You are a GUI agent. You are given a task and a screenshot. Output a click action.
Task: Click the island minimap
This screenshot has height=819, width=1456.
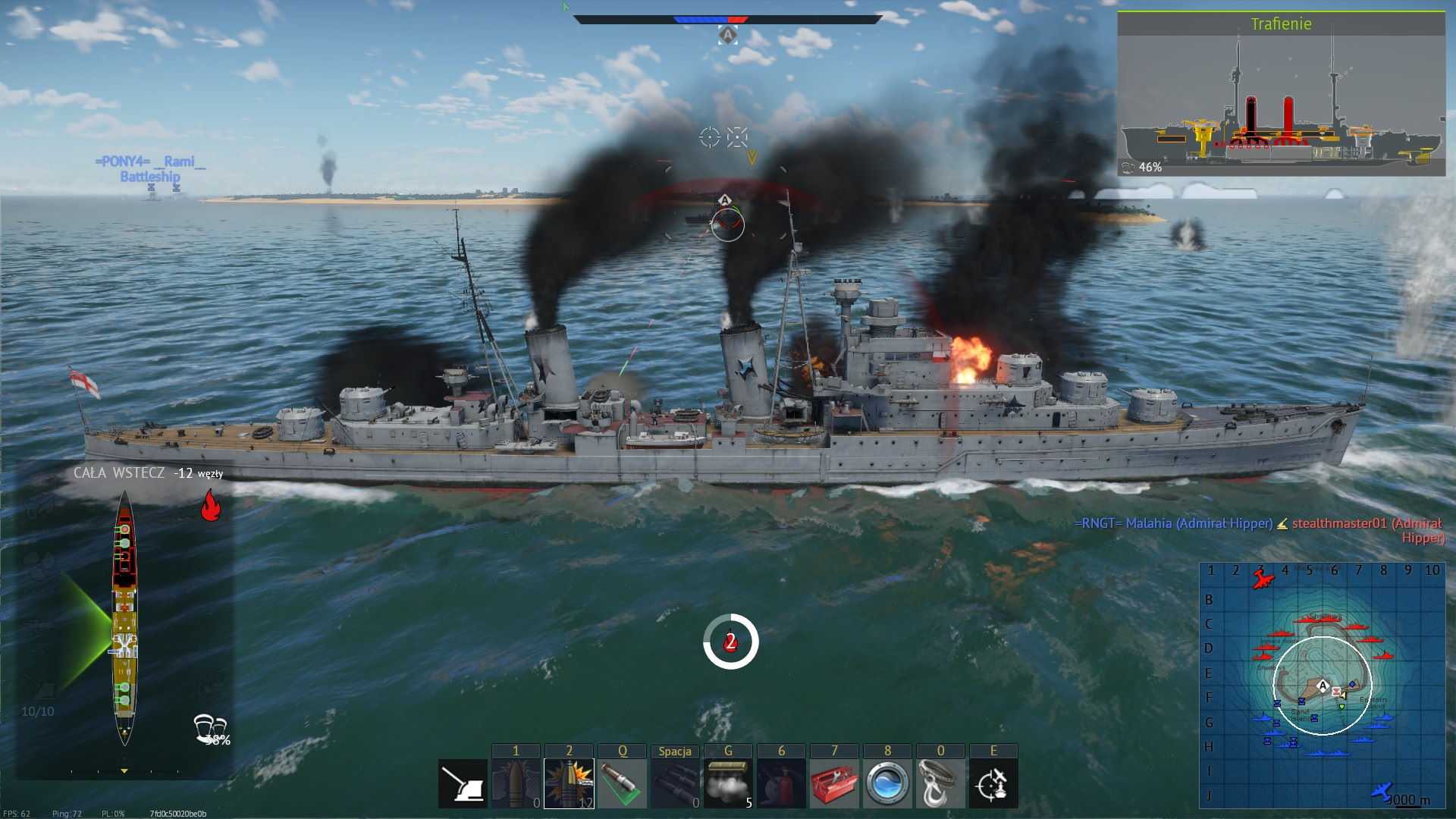pyautogui.click(x=1322, y=684)
